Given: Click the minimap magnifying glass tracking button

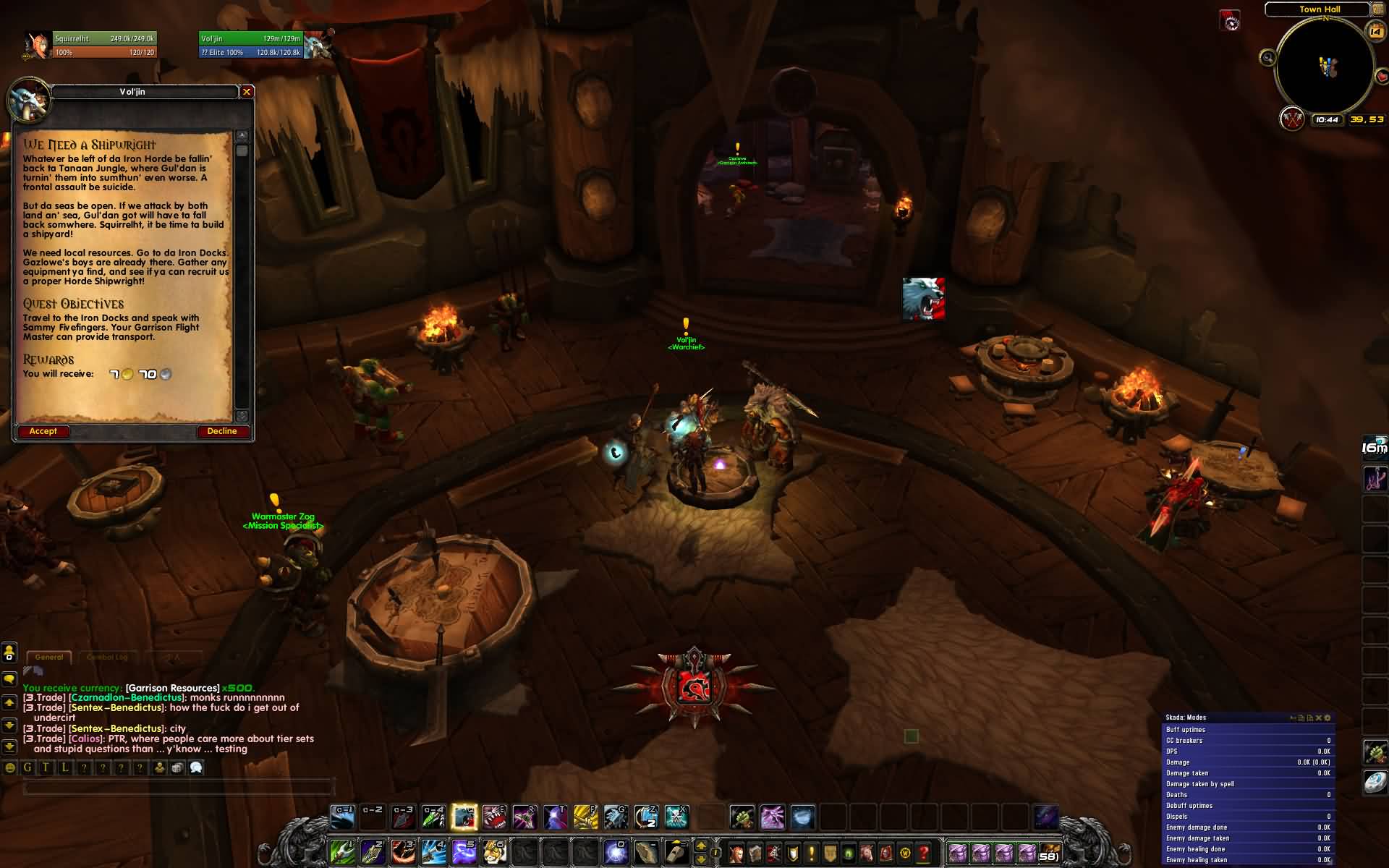Looking at the screenshot, I should point(1267,58).
